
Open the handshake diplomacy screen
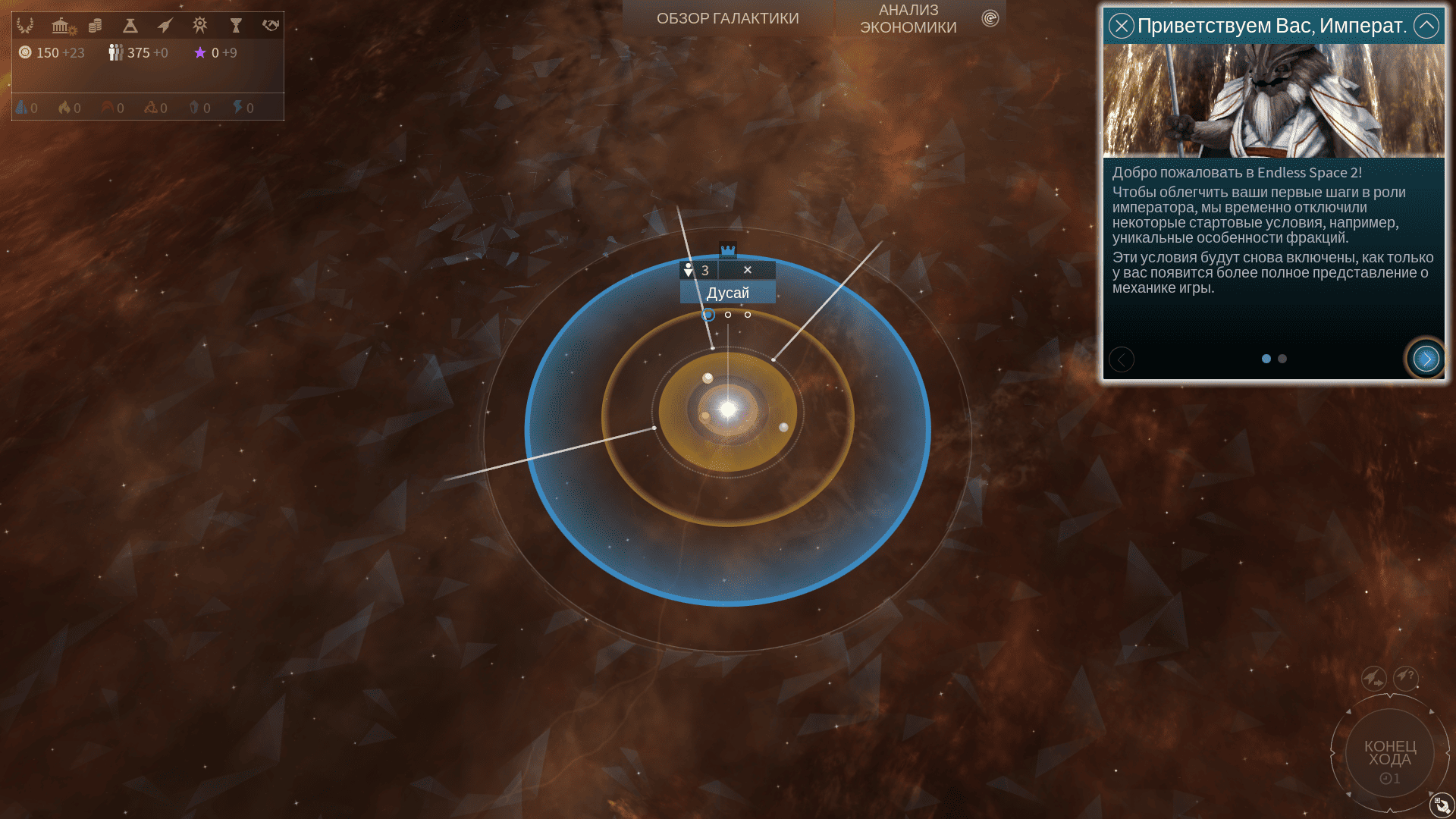click(271, 26)
